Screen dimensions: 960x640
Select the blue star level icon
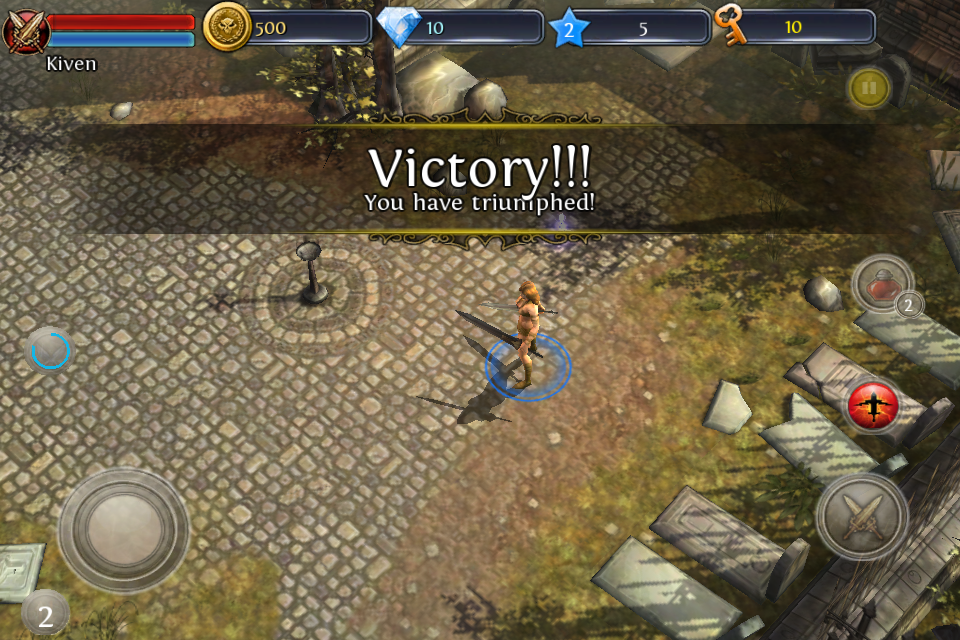pyautogui.click(x=568, y=29)
